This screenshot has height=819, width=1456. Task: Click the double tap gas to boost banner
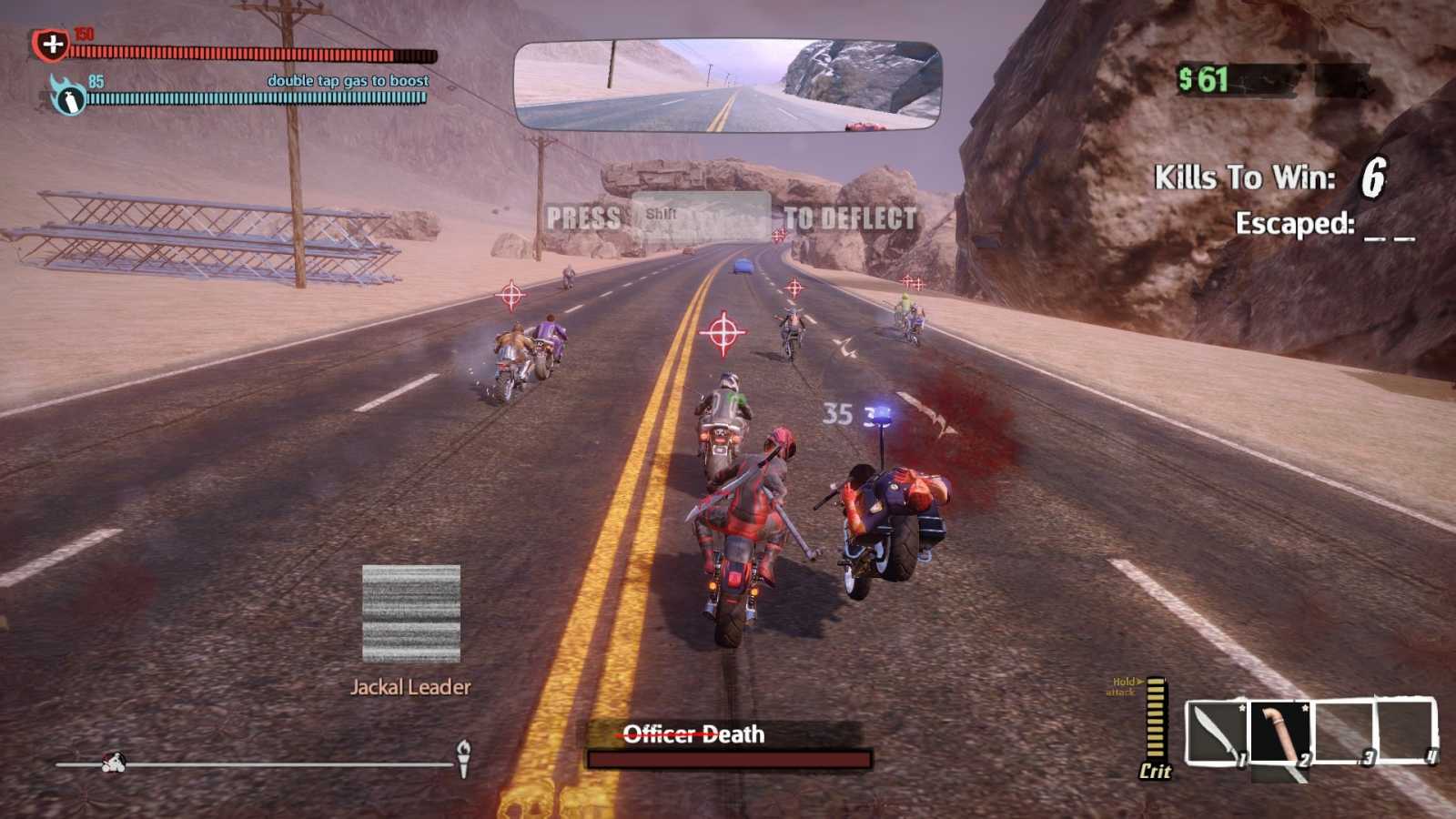point(347,80)
